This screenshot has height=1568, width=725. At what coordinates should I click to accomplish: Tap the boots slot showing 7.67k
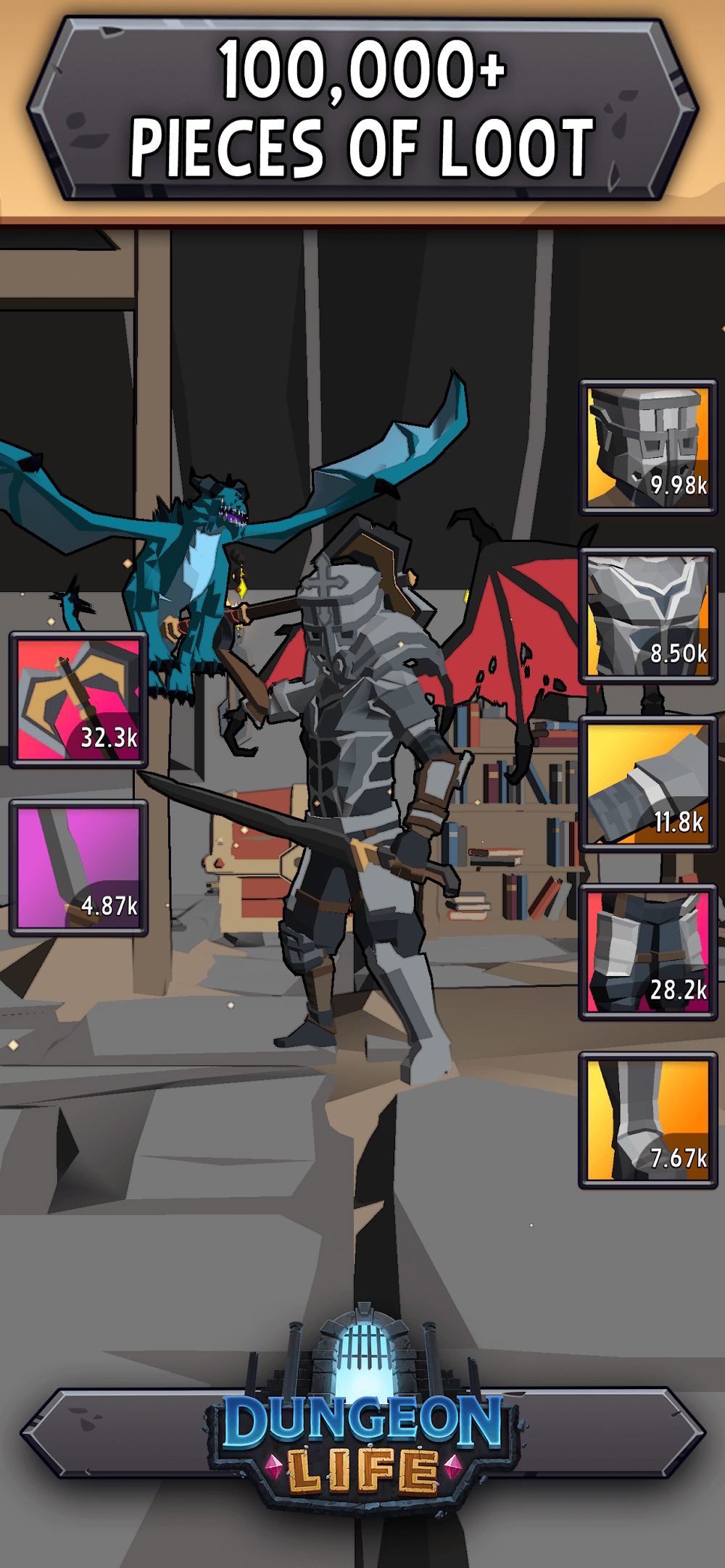pos(647,1119)
